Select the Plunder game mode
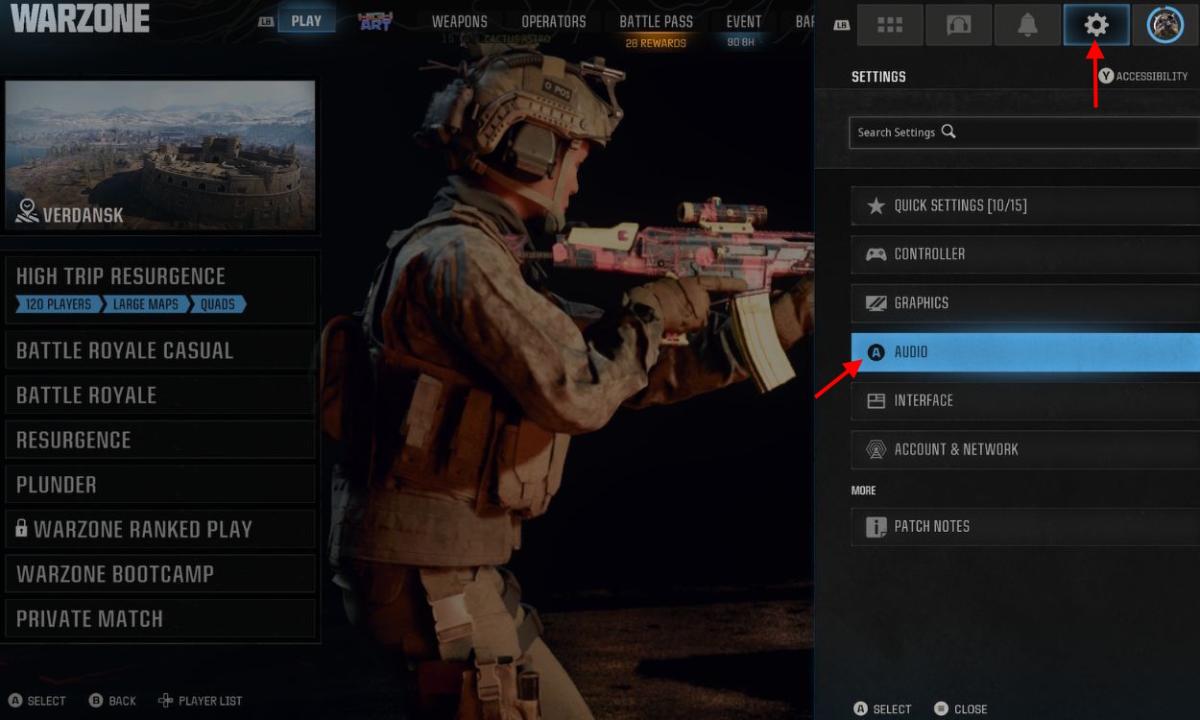 (160, 485)
